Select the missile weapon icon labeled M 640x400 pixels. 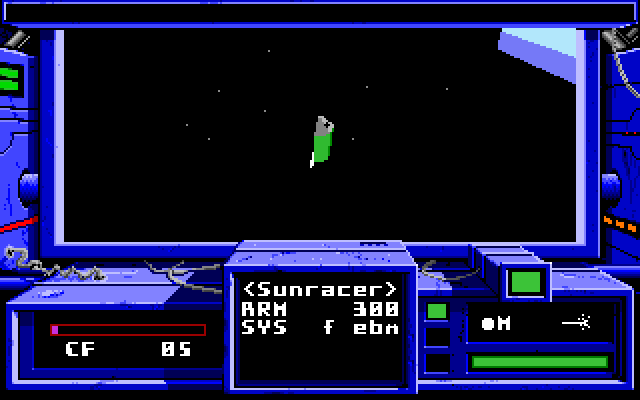click(x=497, y=323)
